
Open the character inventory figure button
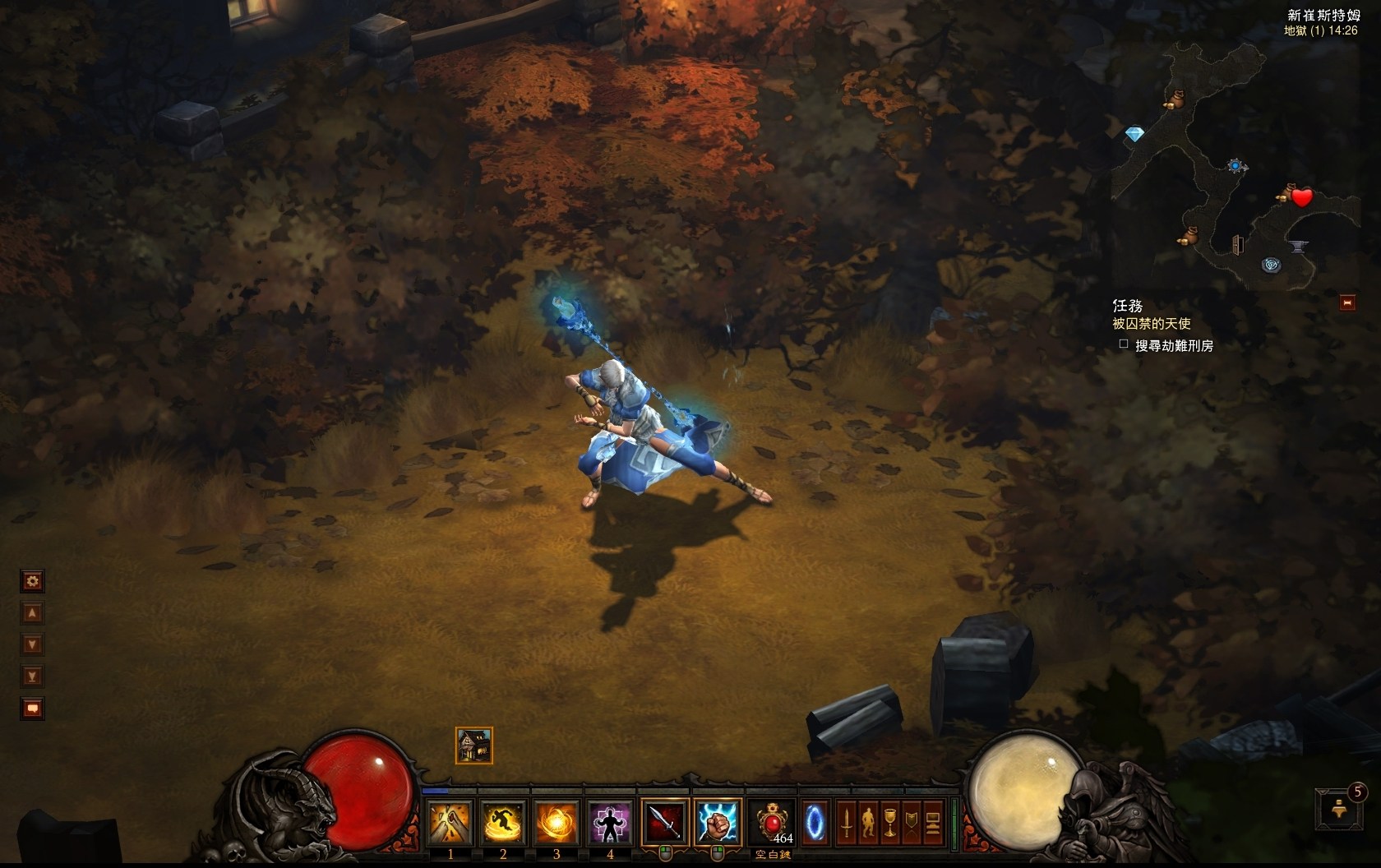pos(869,822)
